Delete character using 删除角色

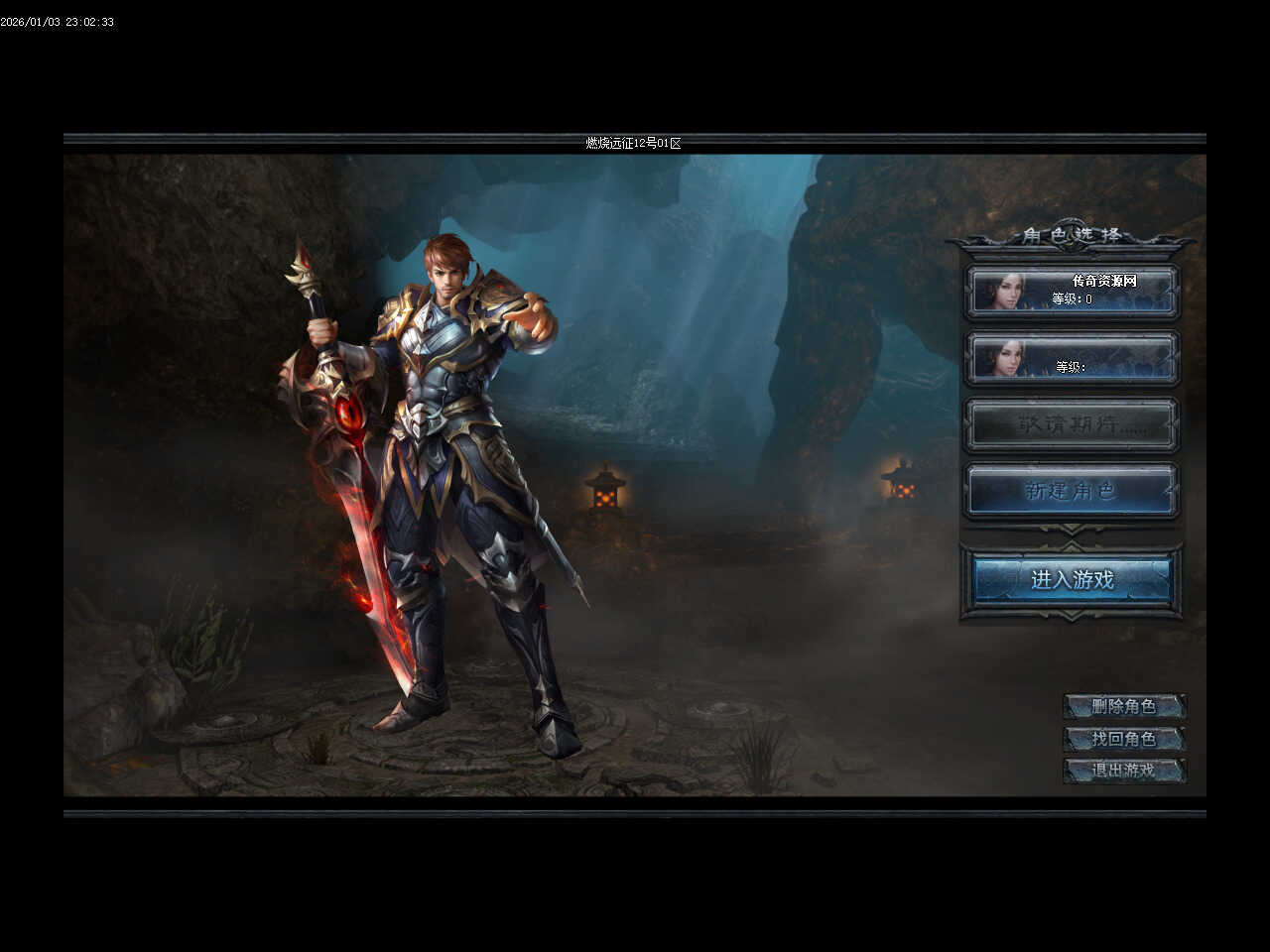coord(1124,707)
